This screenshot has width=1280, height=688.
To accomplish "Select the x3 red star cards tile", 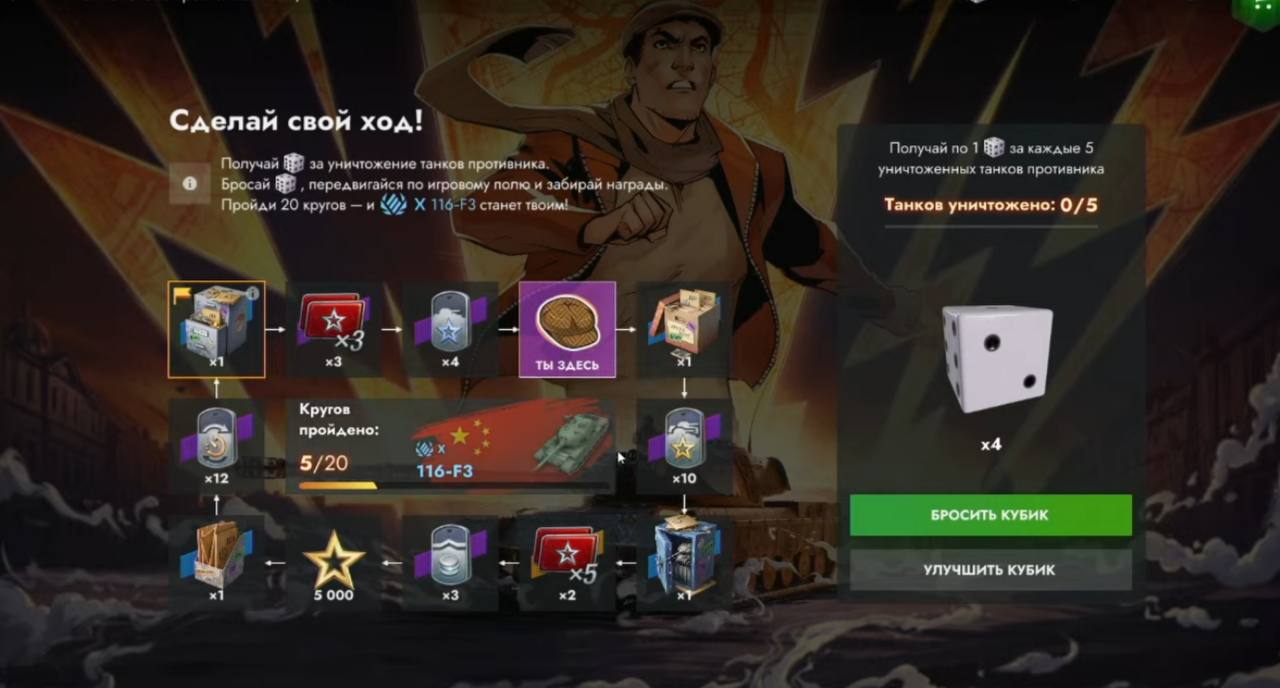I will pos(334,329).
